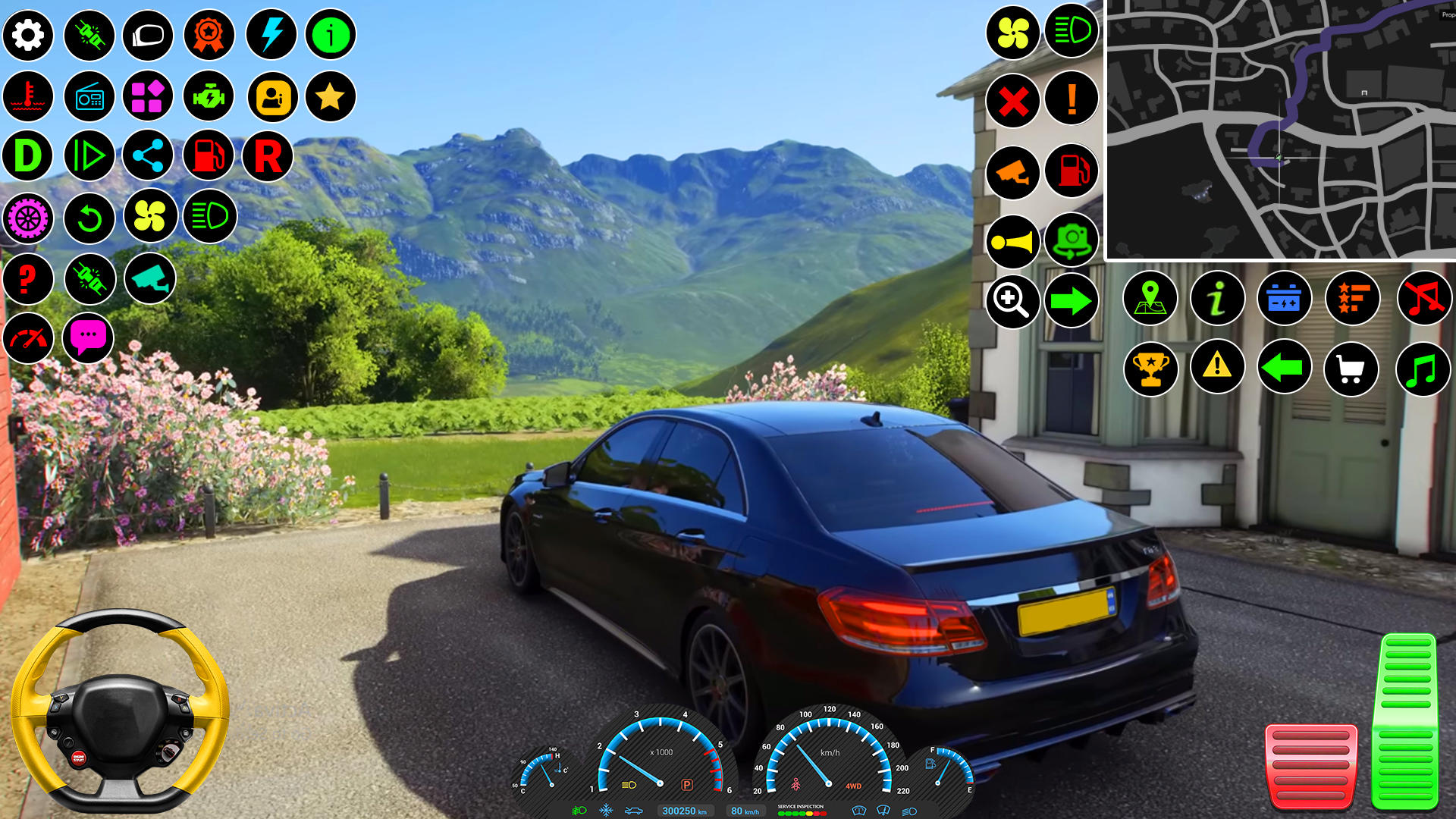Open the settings gear icon
1456x819 pixels.
pyautogui.click(x=28, y=35)
